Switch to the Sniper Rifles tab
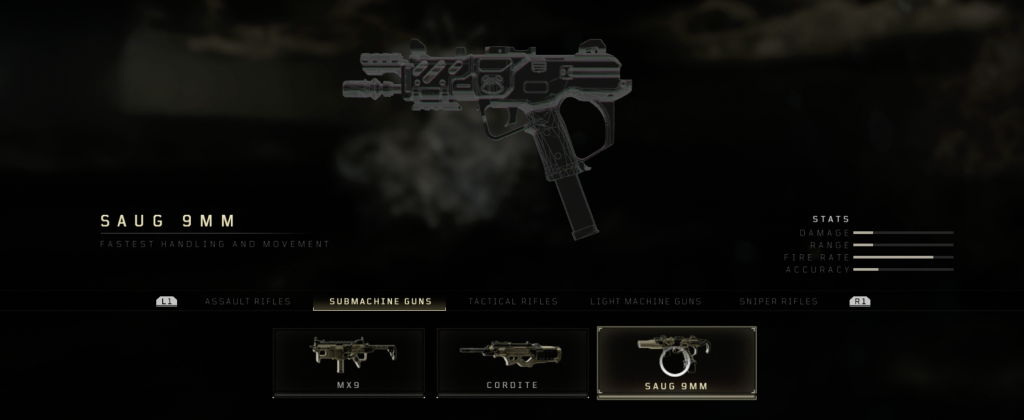The width and height of the screenshot is (1024, 420). (778, 301)
